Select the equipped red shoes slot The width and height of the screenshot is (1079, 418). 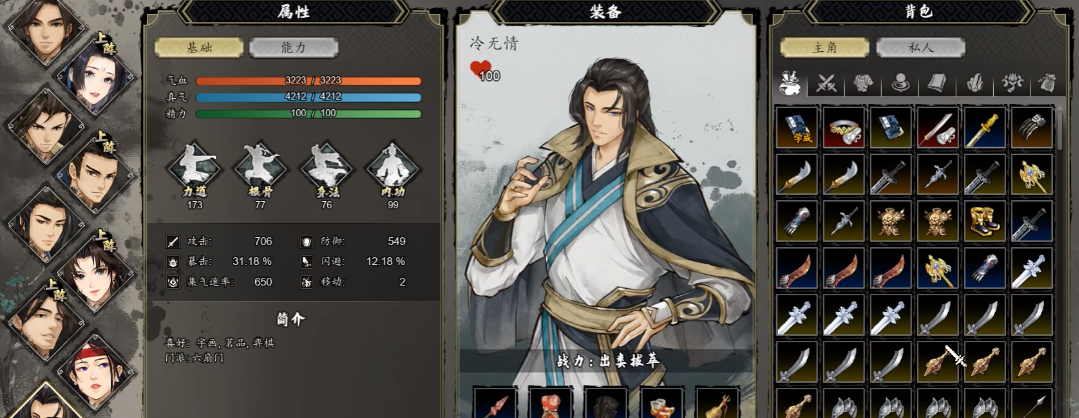click(661, 404)
